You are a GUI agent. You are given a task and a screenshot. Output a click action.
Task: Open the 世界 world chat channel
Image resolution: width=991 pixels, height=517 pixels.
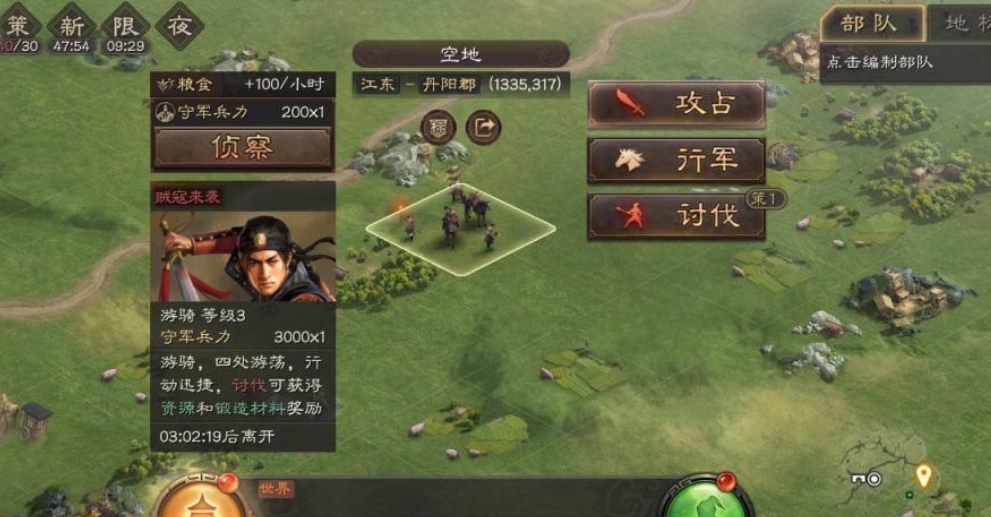tap(276, 489)
